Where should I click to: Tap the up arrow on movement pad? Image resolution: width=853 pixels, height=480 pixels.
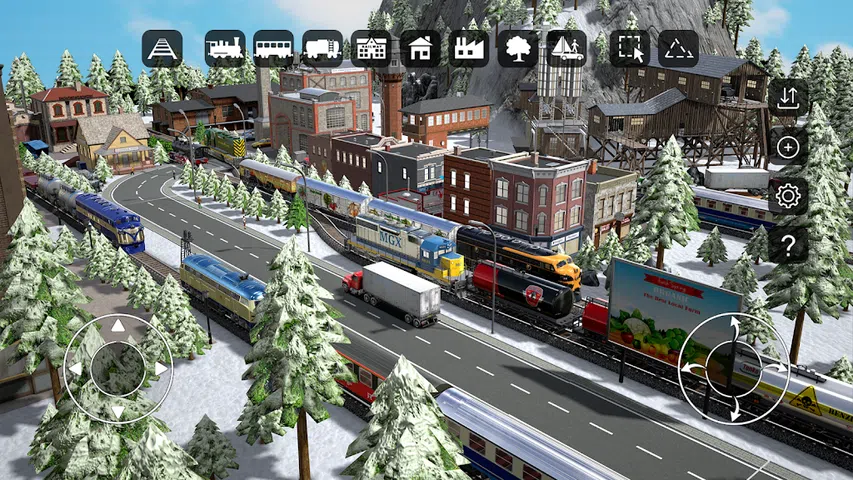pyautogui.click(x=118, y=326)
